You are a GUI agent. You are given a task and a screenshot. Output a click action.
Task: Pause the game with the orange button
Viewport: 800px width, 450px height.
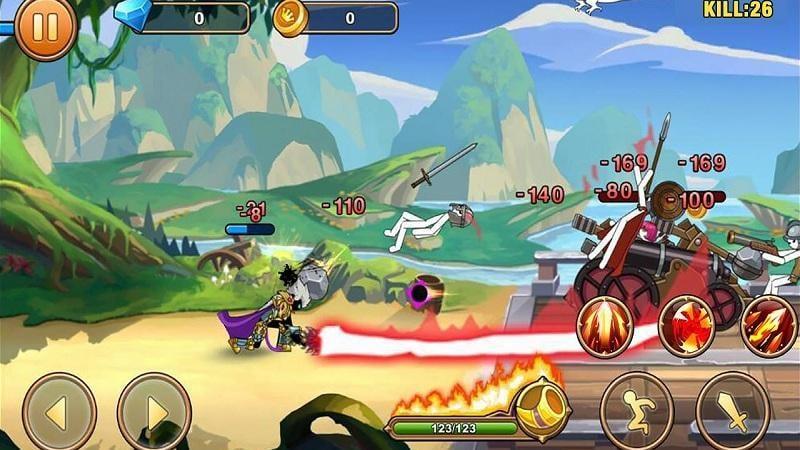(44, 27)
